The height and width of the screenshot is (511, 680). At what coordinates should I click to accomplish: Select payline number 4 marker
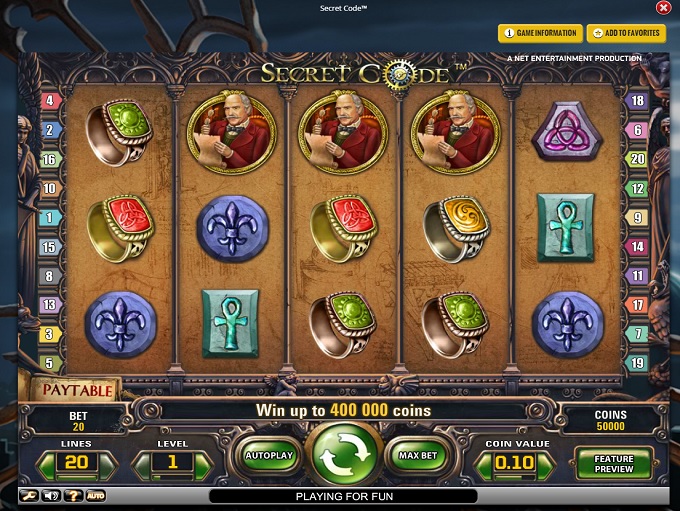(49, 100)
